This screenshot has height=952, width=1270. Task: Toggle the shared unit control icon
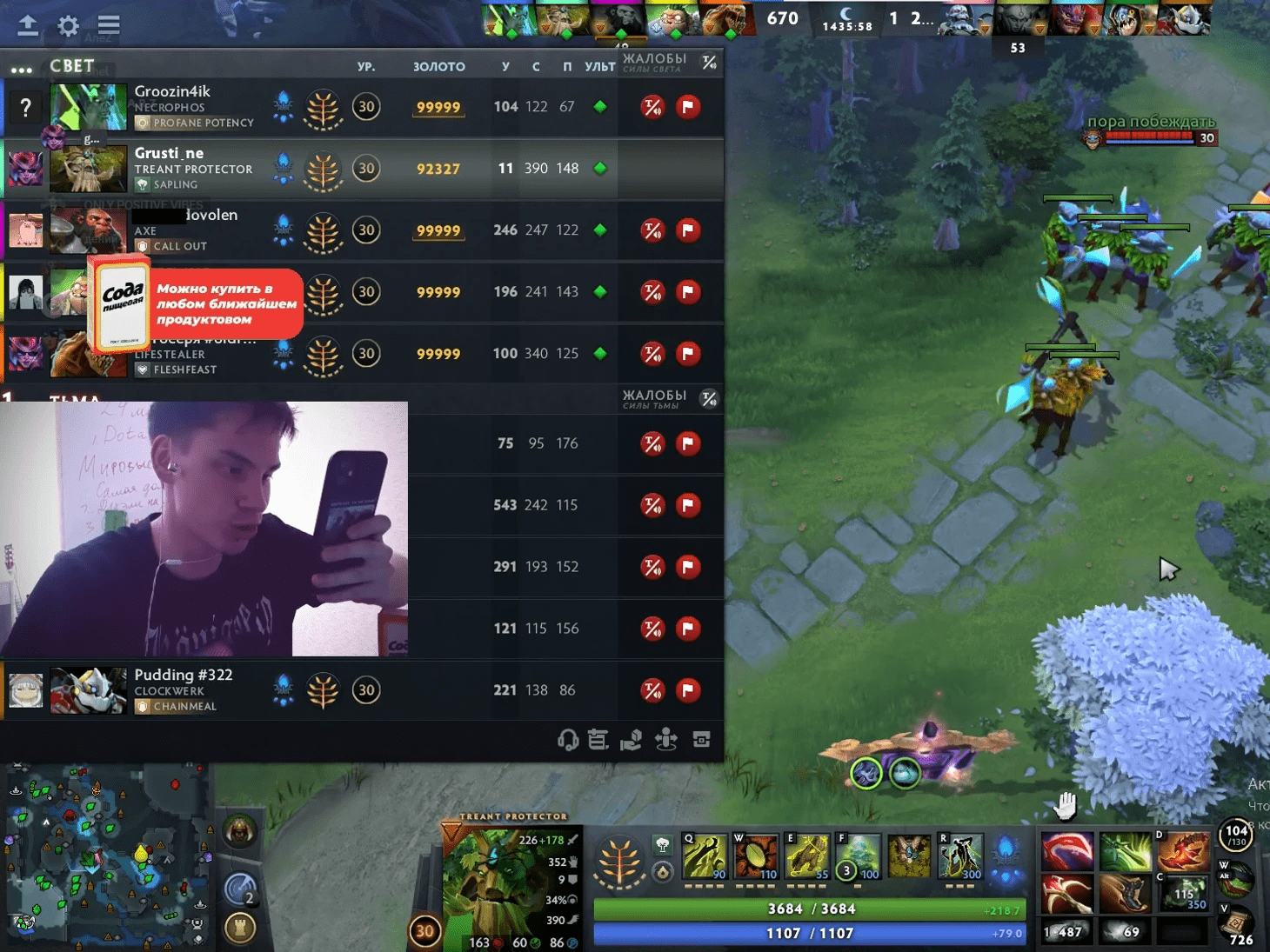[x=665, y=740]
